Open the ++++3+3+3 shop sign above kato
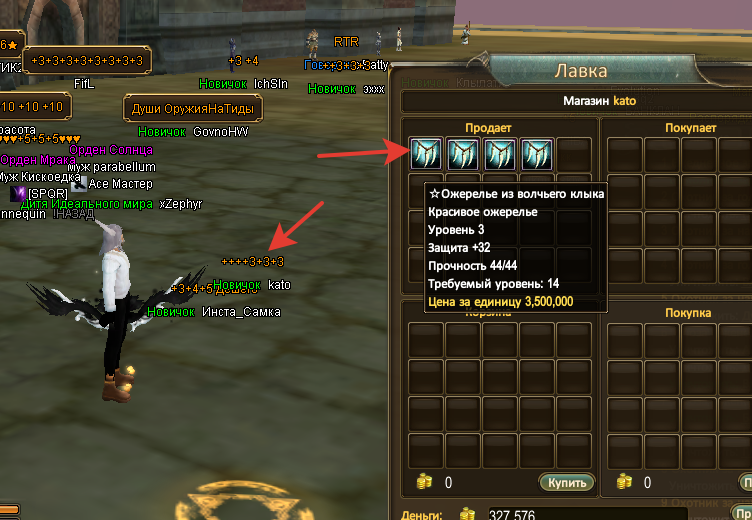The height and width of the screenshot is (520, 752). 253,261
